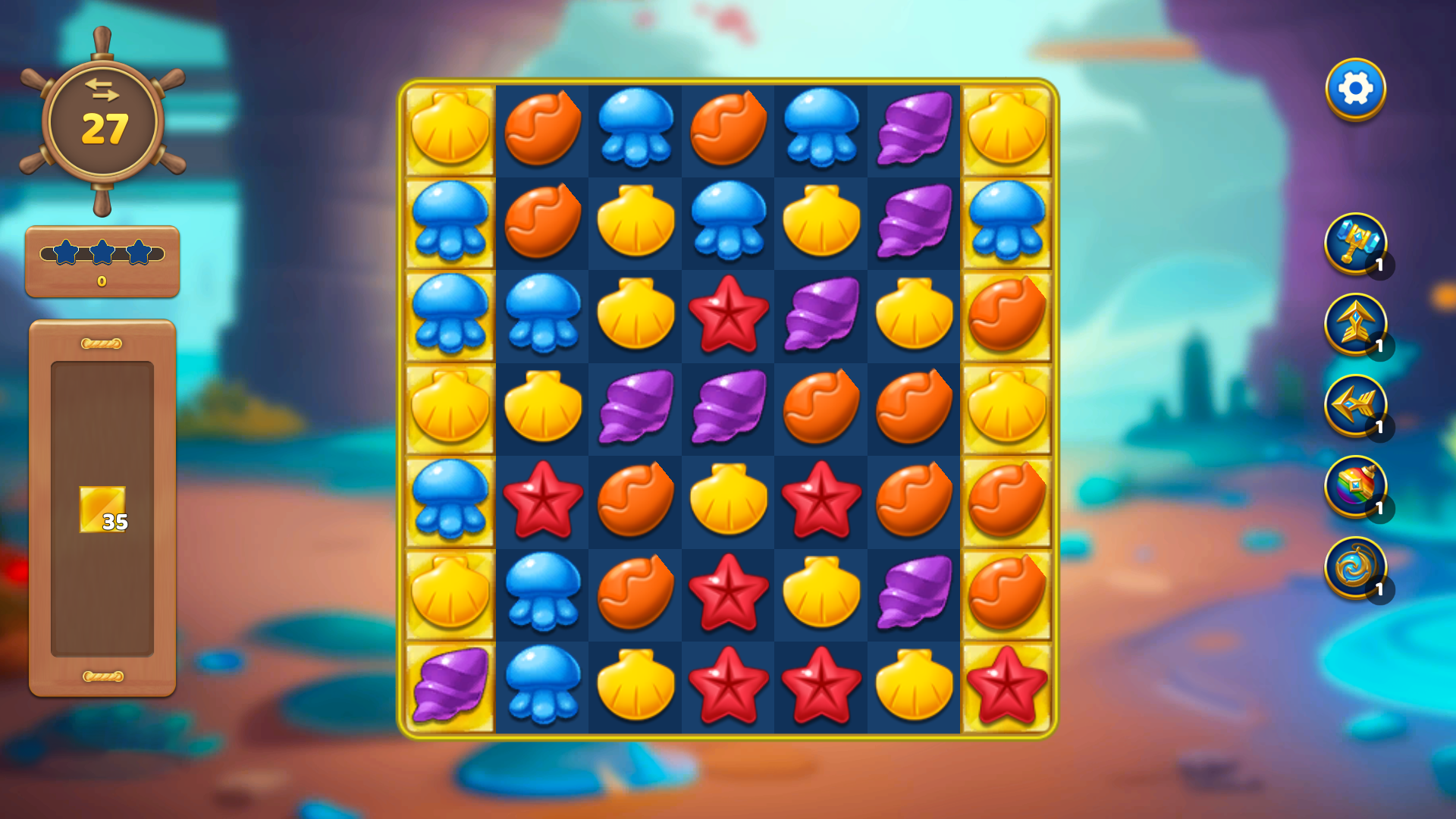Click the yellow scallop in the board's top-left corner
This screenshot has width=1456, height=819.
(450, 129)
